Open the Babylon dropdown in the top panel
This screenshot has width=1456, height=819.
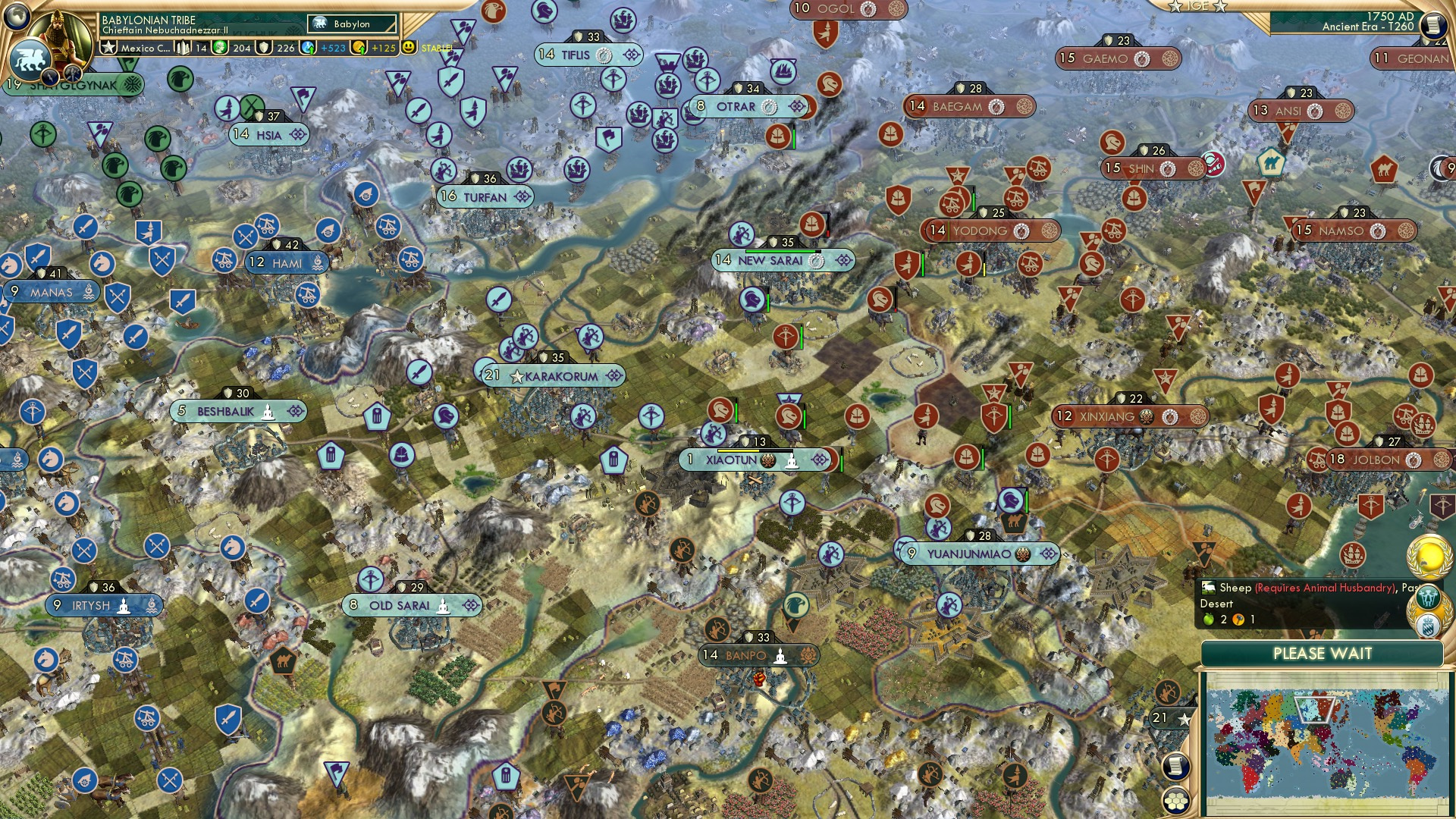(x=350, y=24)
